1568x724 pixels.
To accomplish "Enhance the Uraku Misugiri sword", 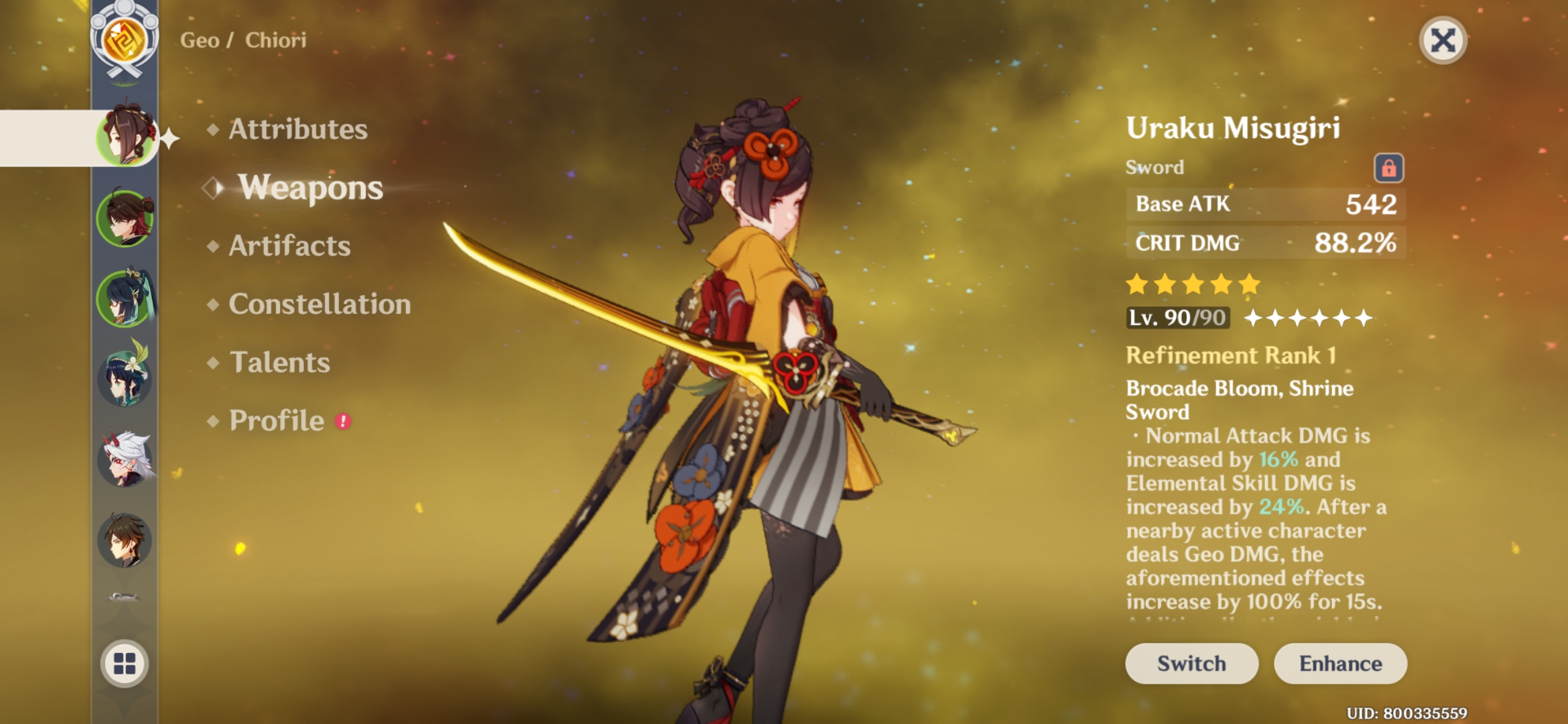I will [x=1340, y=664].
